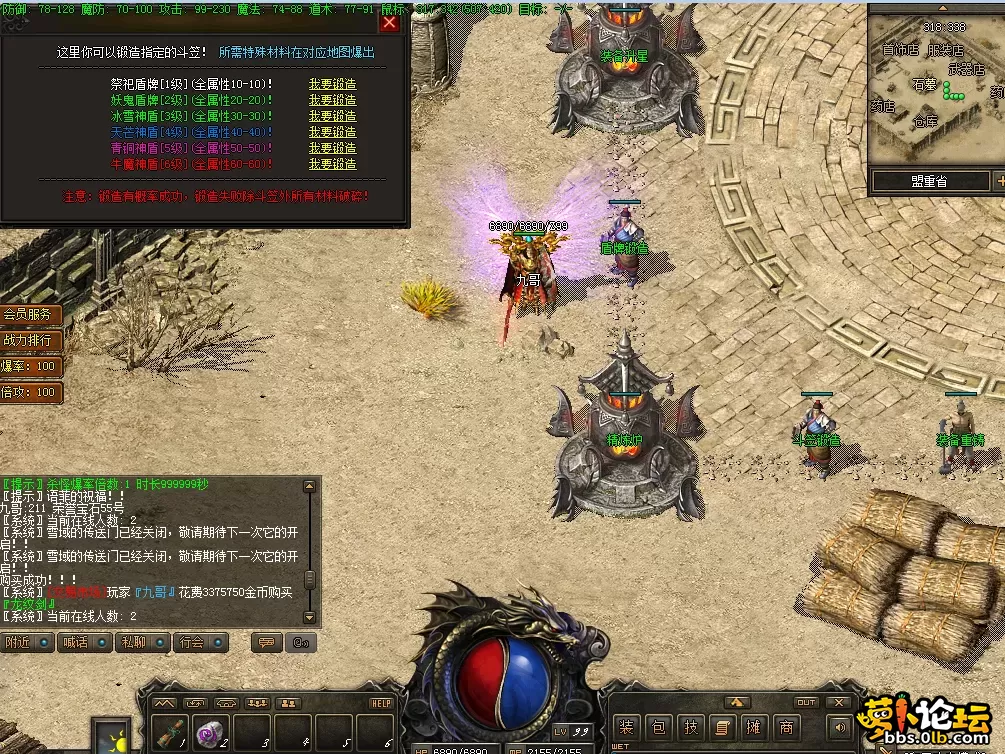Switch chat to the 附近 nearby channel
1005x754 pixels.
pyautogui.click(x=27, y=643)
